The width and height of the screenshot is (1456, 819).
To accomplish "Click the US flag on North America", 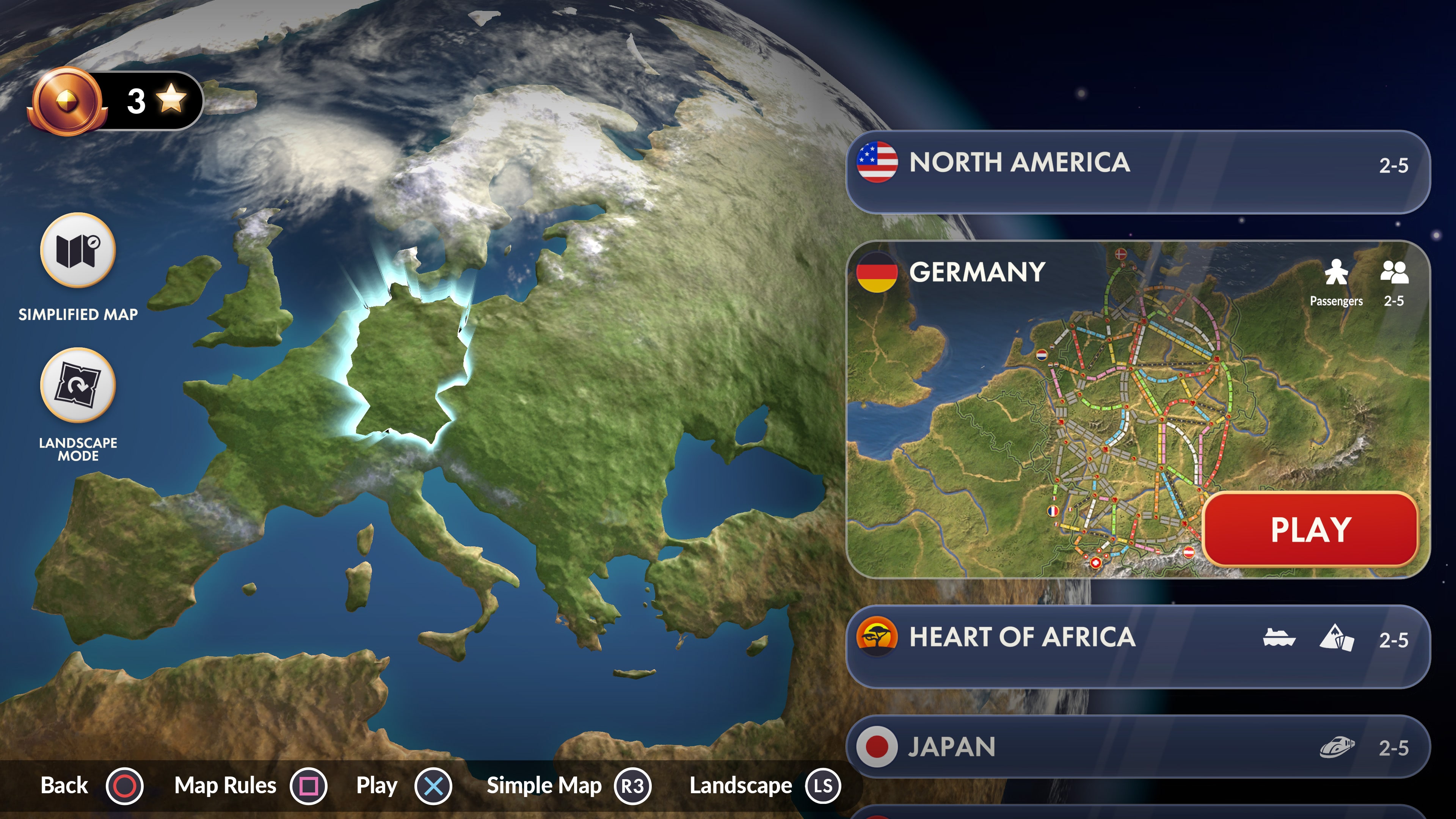I will [877, 164].
